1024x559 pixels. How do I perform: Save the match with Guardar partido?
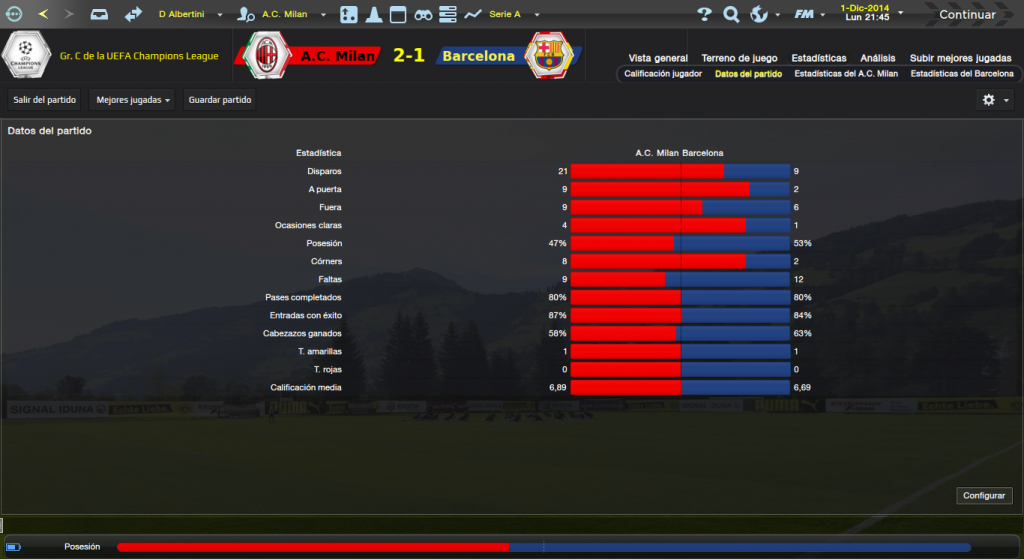(x=220, y=100)
